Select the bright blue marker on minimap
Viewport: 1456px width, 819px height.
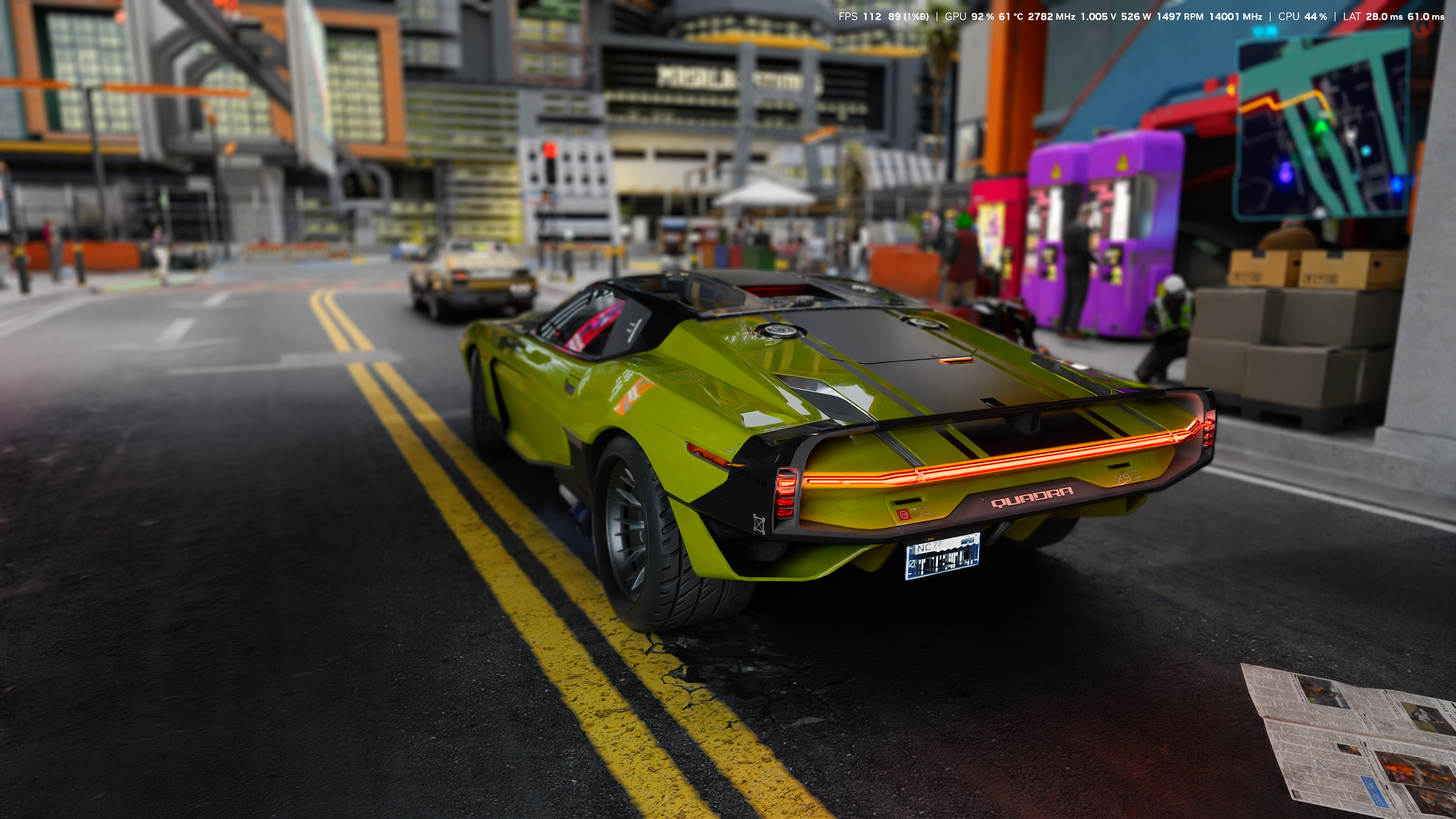pyautogui.click(x=1396, y=184)
